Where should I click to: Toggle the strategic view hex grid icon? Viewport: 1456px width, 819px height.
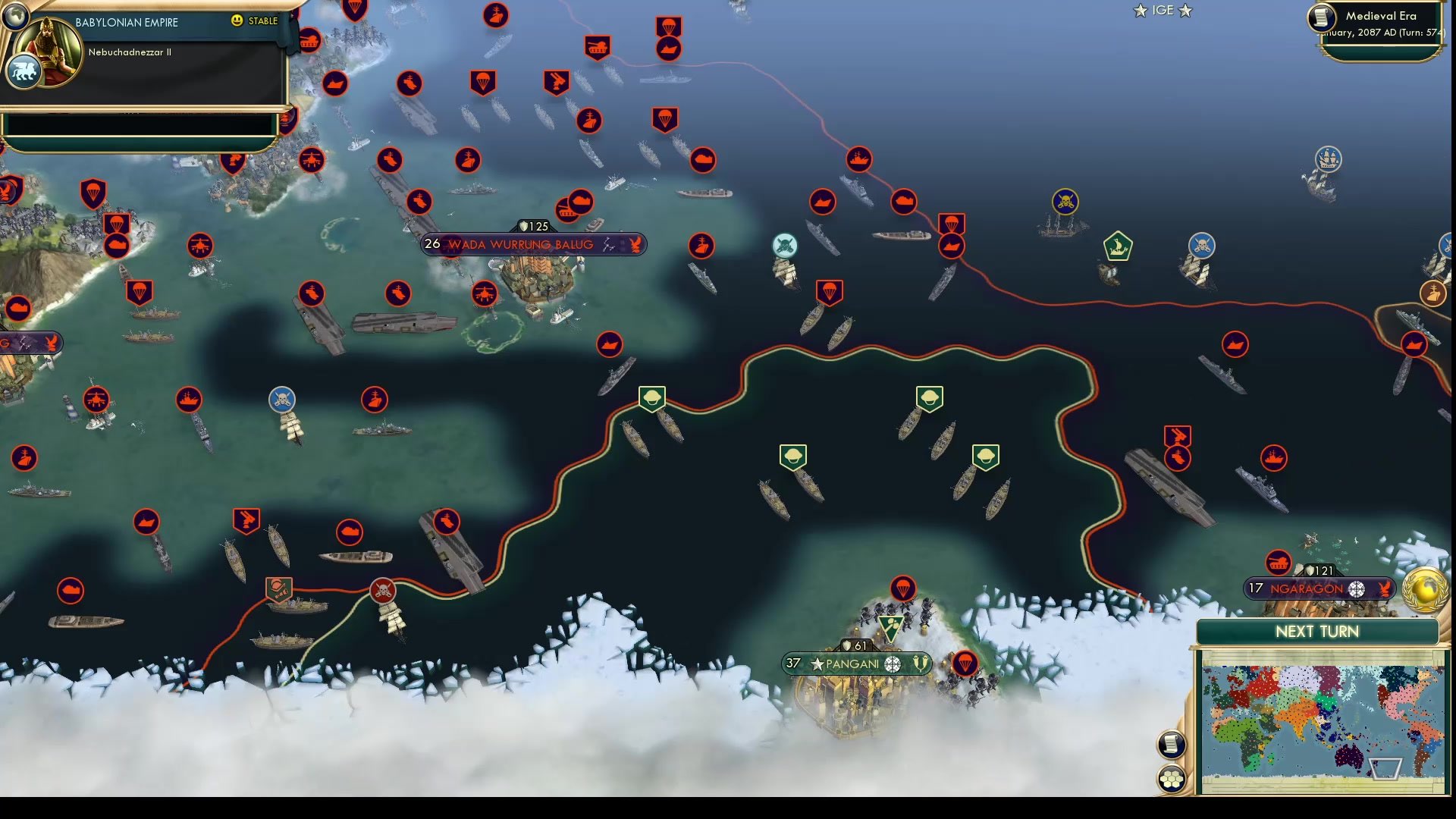click(x=1172, y=778)
